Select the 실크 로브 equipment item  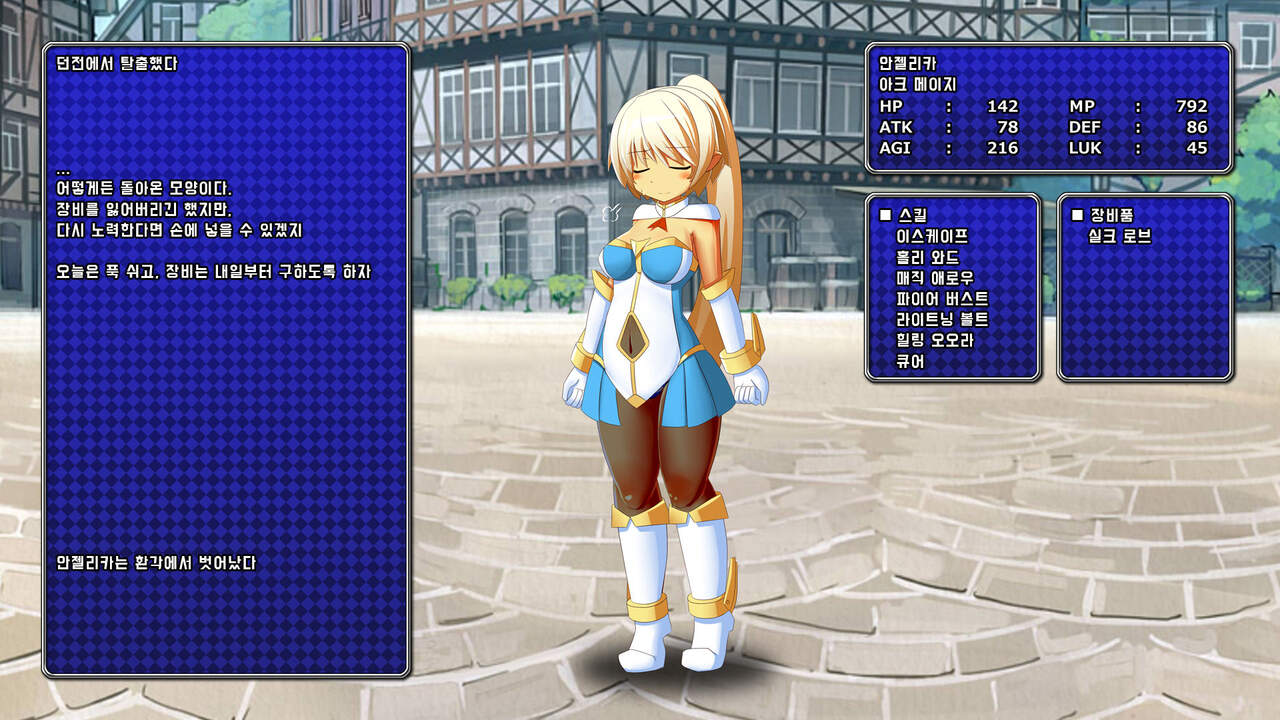(1120, 237)
